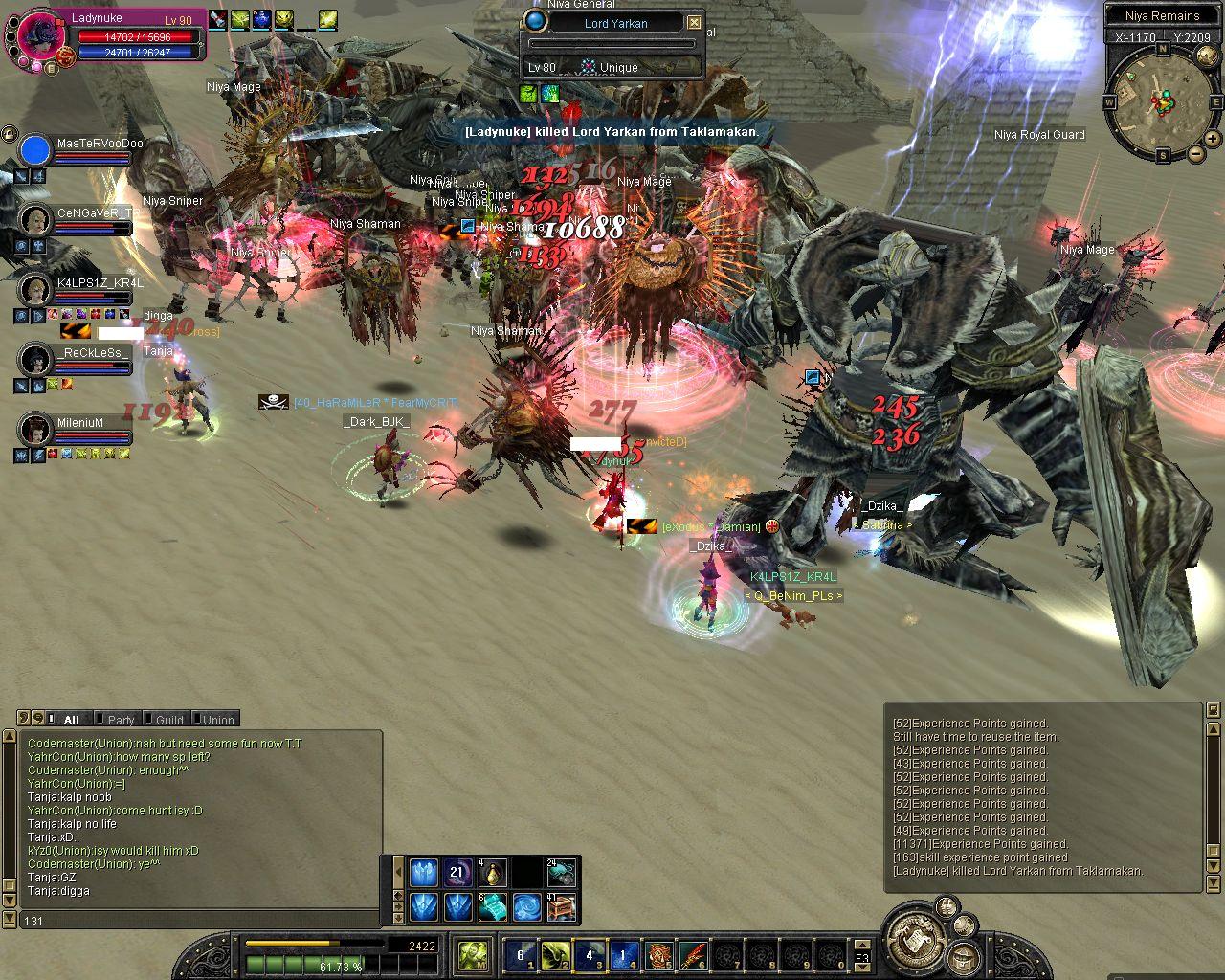Activate hotbar slot 6 red spear skill

pos(692,954)
